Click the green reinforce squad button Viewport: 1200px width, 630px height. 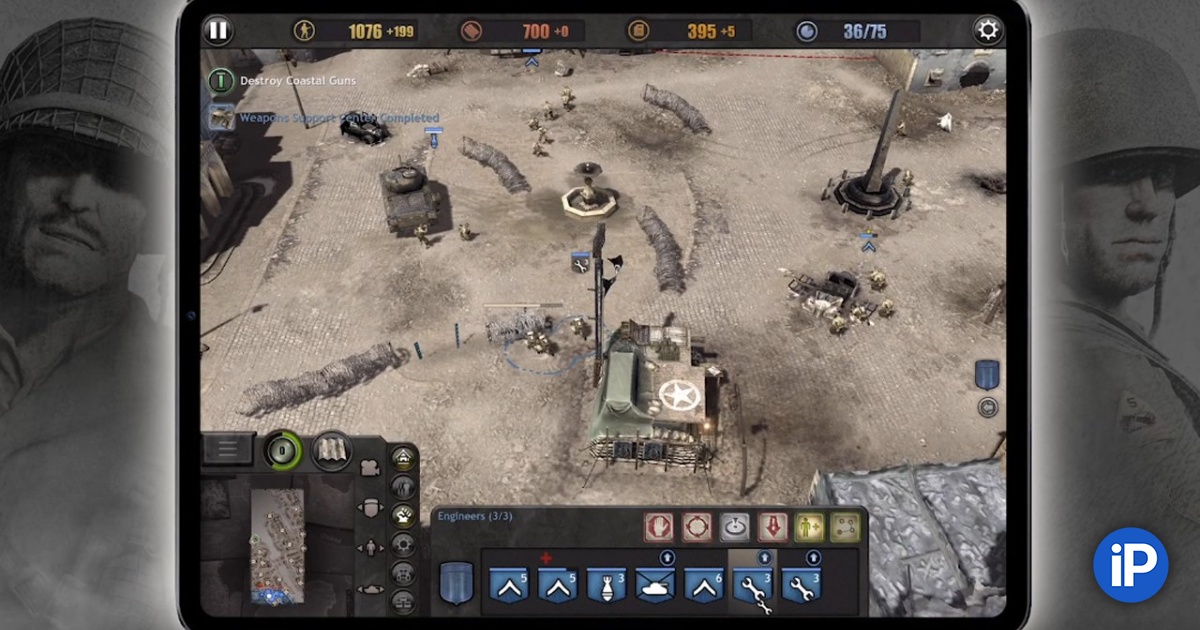809,526
